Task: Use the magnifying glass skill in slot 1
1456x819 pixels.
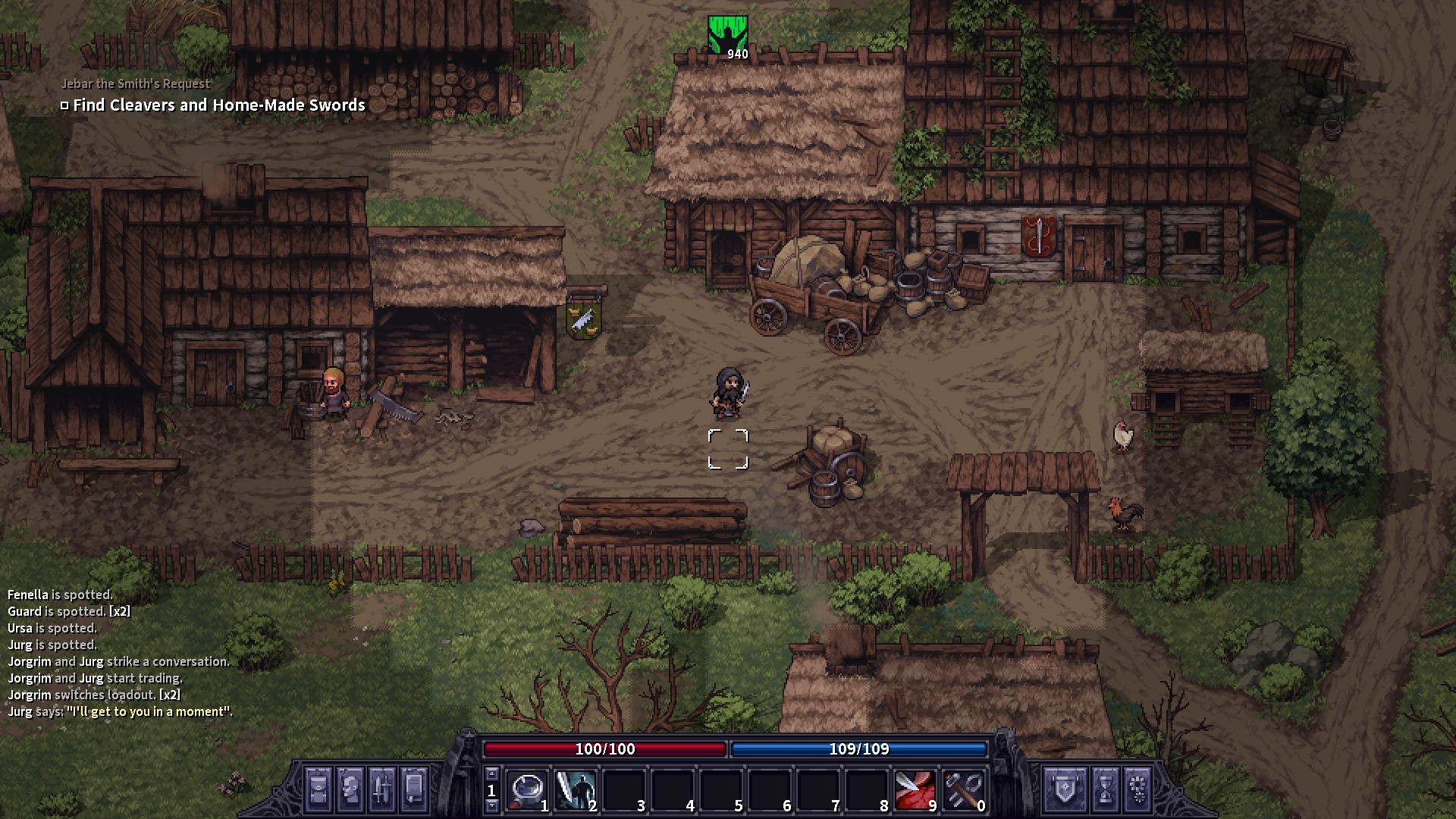Action: click(527, 790)
